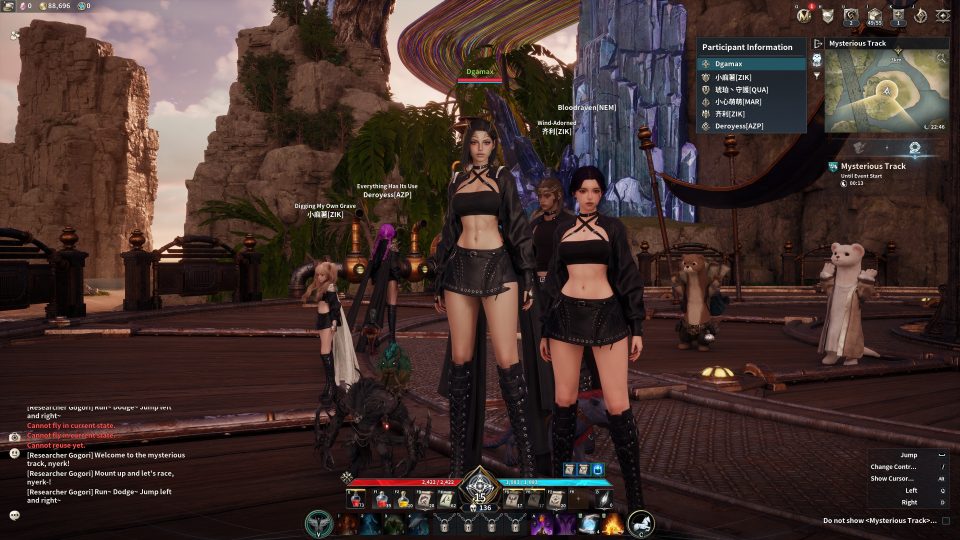
Task: Open the inventory bag showing 45/55
Action: (875, 15)
